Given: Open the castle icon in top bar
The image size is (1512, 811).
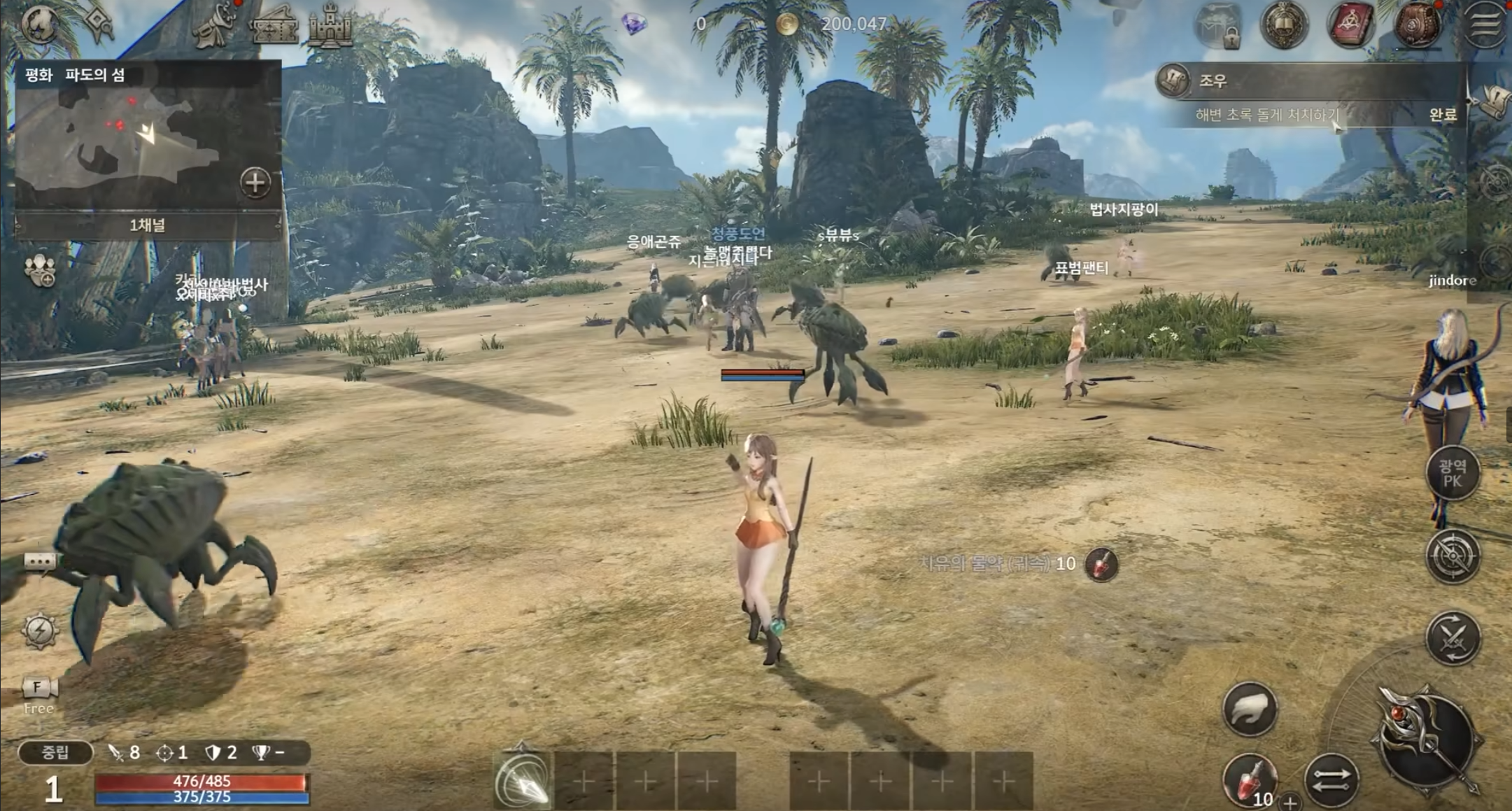Looking at the screenshot, I should pos(331,27).
